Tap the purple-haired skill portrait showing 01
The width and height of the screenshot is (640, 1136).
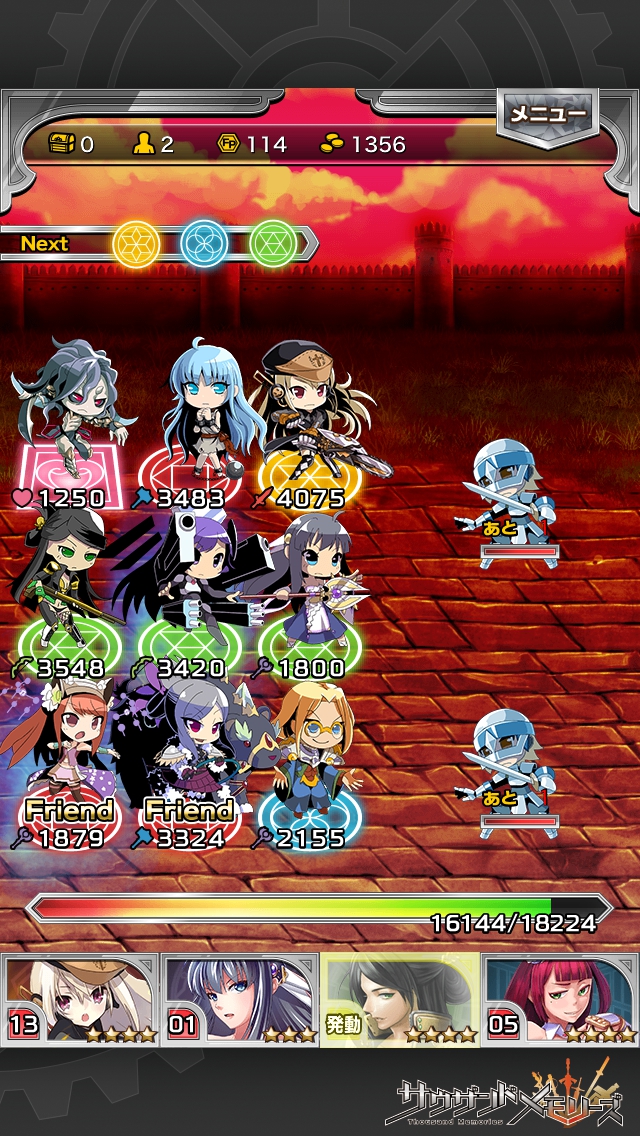pyautogui.click(x=240, y=999)
